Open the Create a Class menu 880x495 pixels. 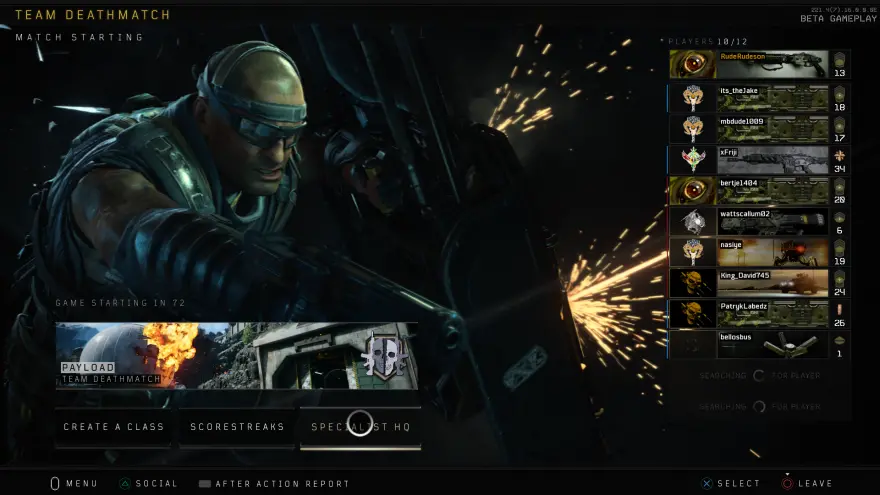pos(114,427)
